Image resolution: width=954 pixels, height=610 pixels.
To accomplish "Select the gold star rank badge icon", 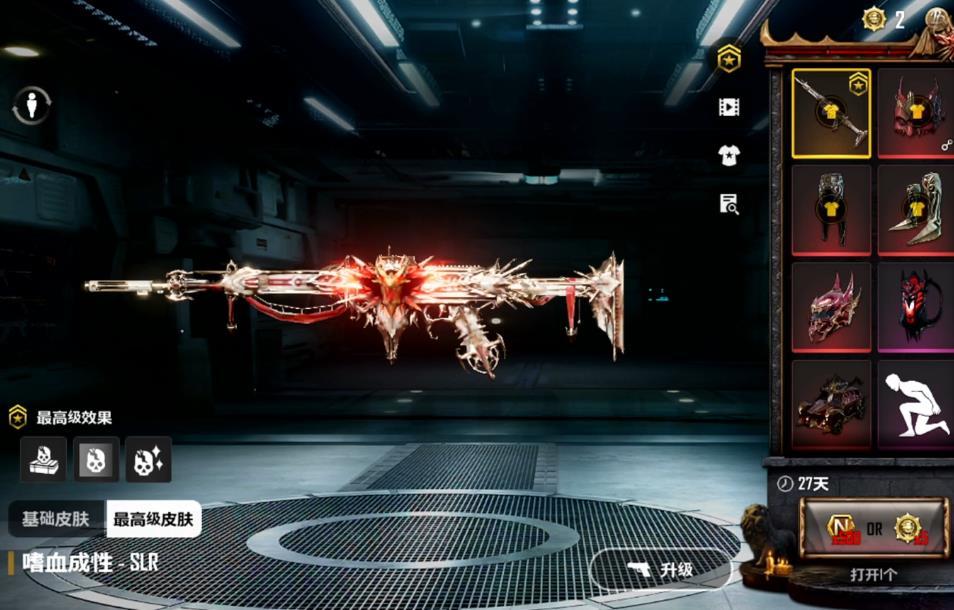I will 729,57.
